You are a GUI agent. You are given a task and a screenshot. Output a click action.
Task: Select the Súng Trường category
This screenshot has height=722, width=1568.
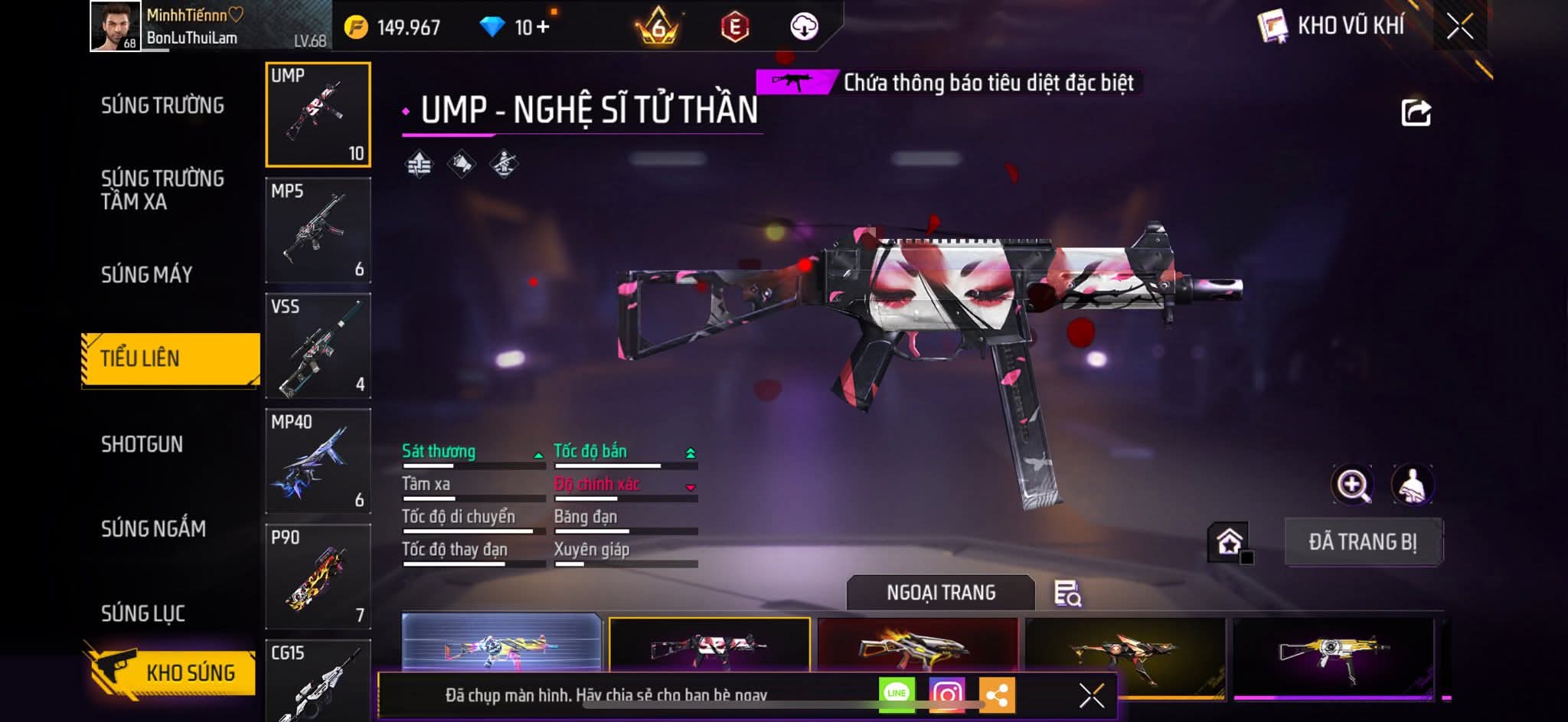tap(162, 106)
